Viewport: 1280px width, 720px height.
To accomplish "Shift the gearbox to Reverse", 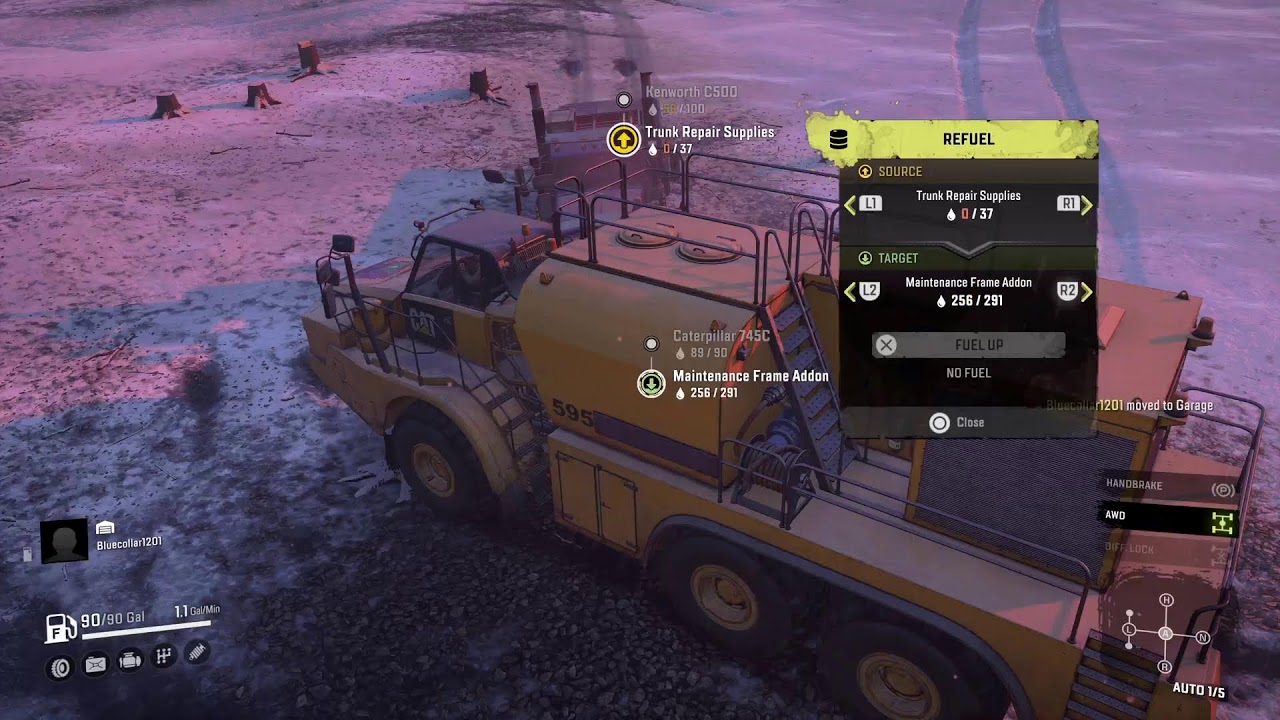I will (1165, 666).
